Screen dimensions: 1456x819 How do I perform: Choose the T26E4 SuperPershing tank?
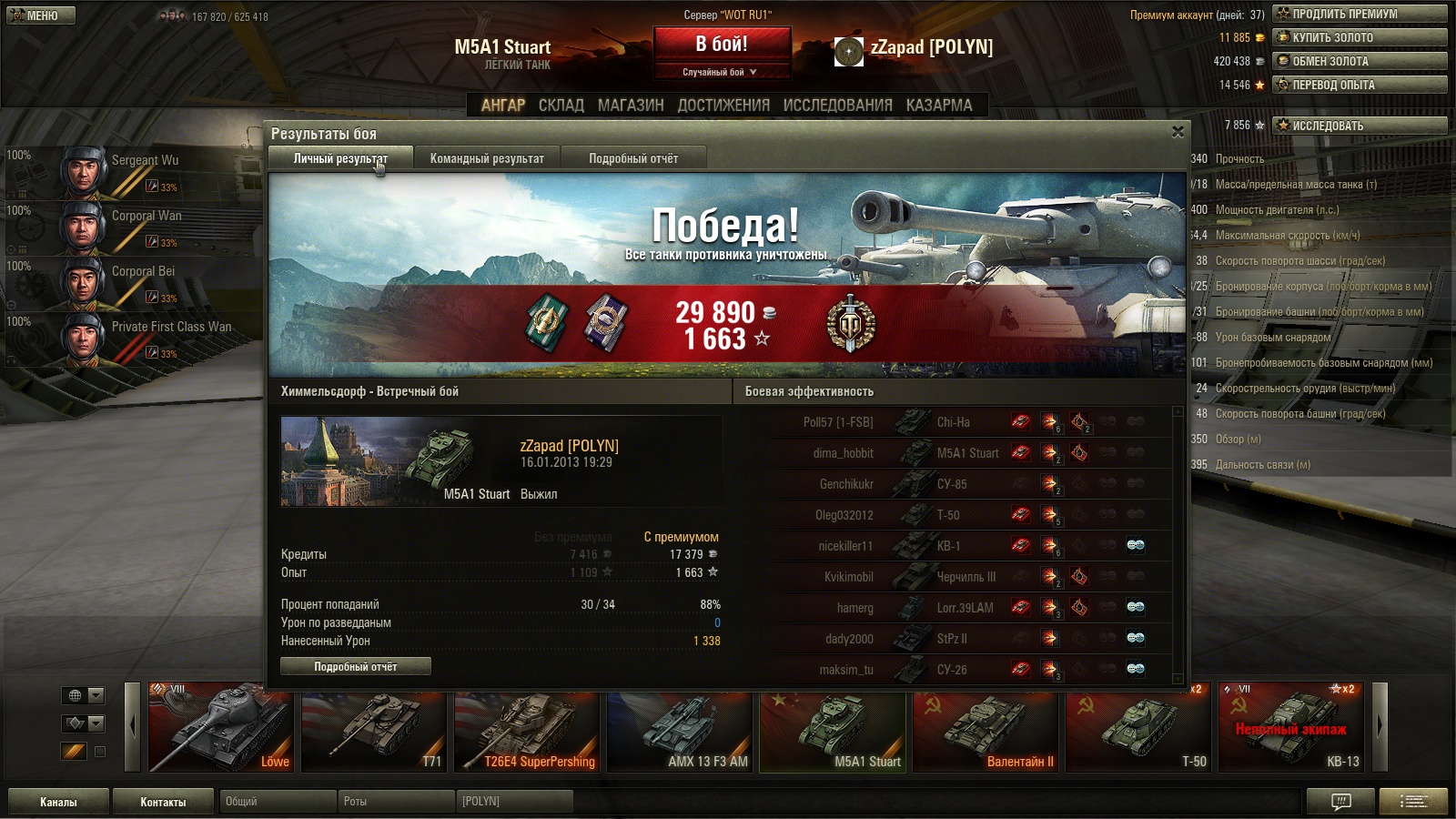click(527, 727)
